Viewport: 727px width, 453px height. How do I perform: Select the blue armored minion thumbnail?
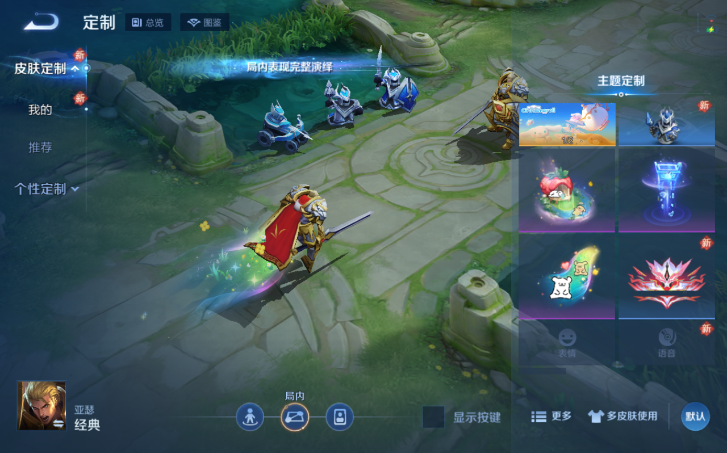tap(666, 124)
